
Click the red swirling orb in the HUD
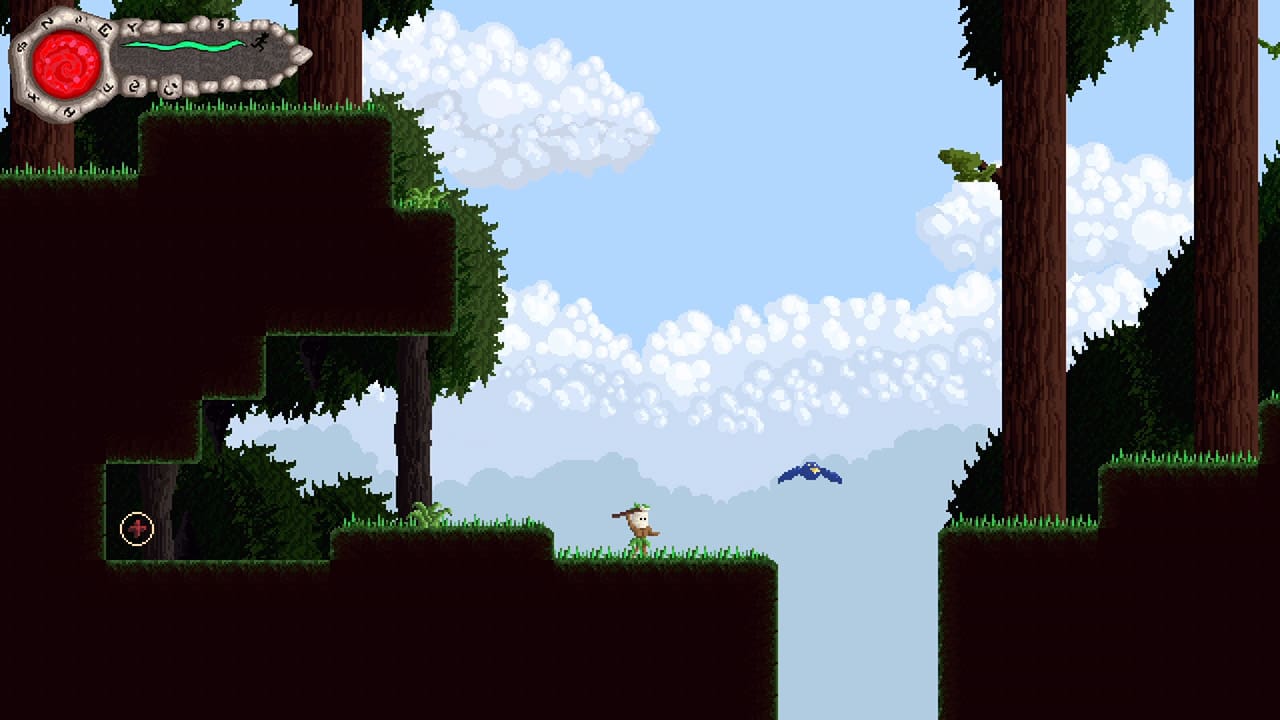click(66, 64)
